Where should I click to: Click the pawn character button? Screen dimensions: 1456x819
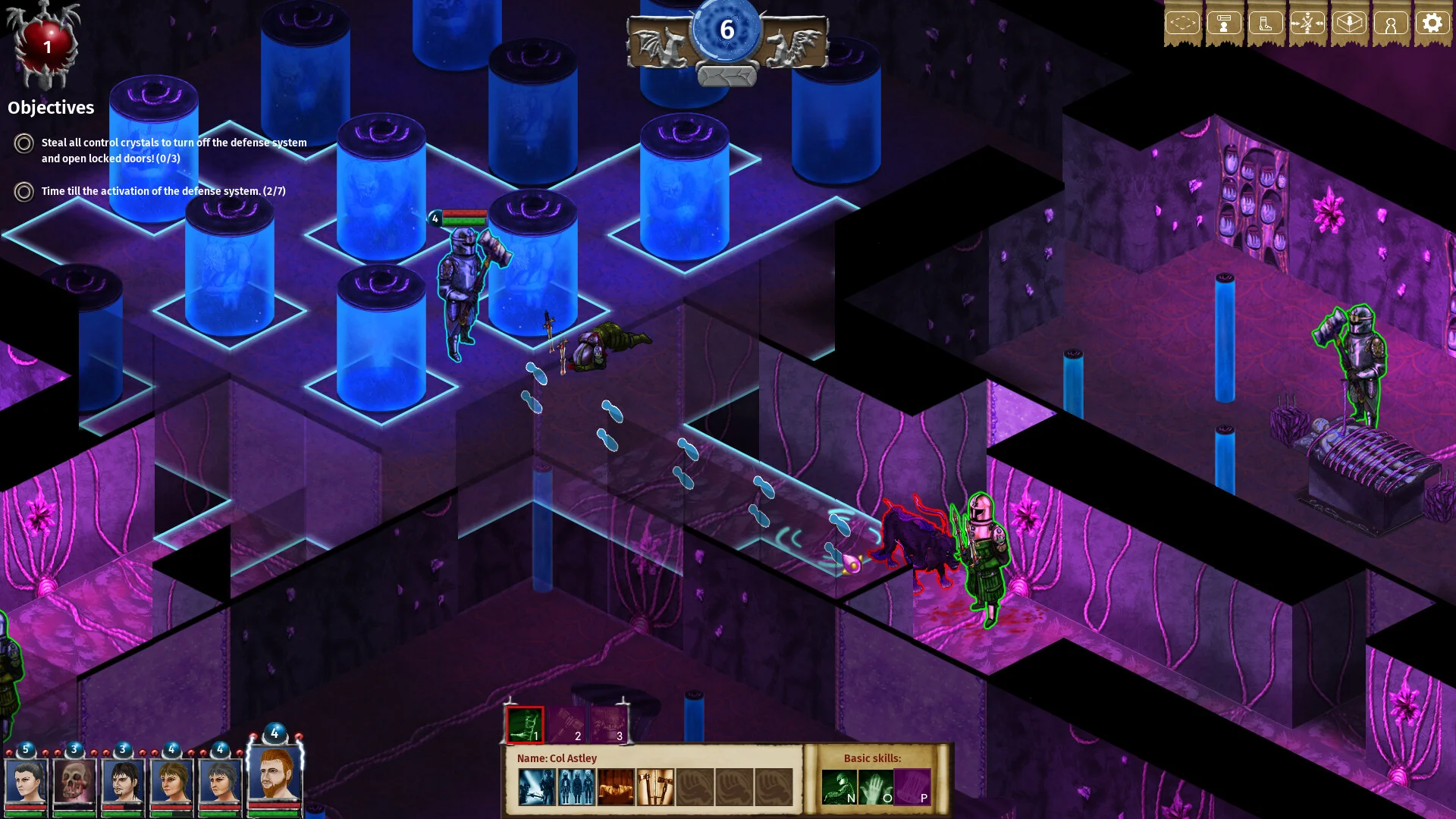pos(1390,24)
